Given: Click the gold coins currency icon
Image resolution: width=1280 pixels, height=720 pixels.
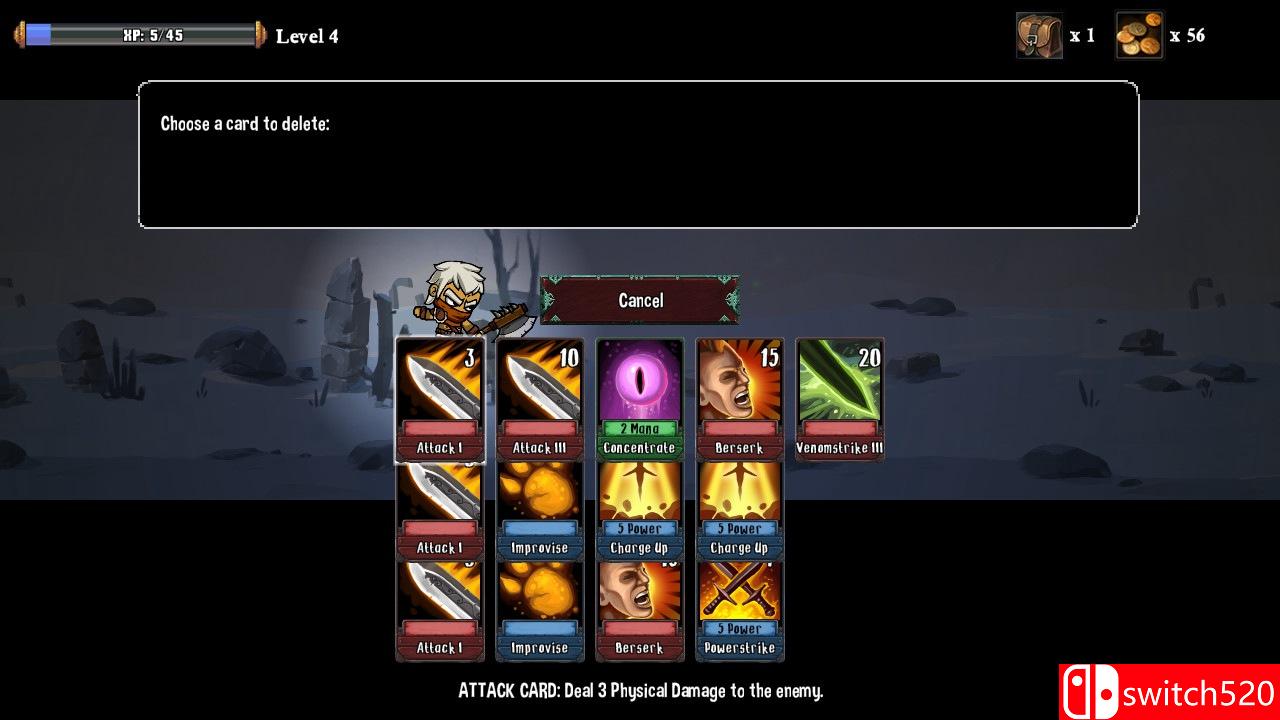Looking at the screenshot, I should point(1138,35).
